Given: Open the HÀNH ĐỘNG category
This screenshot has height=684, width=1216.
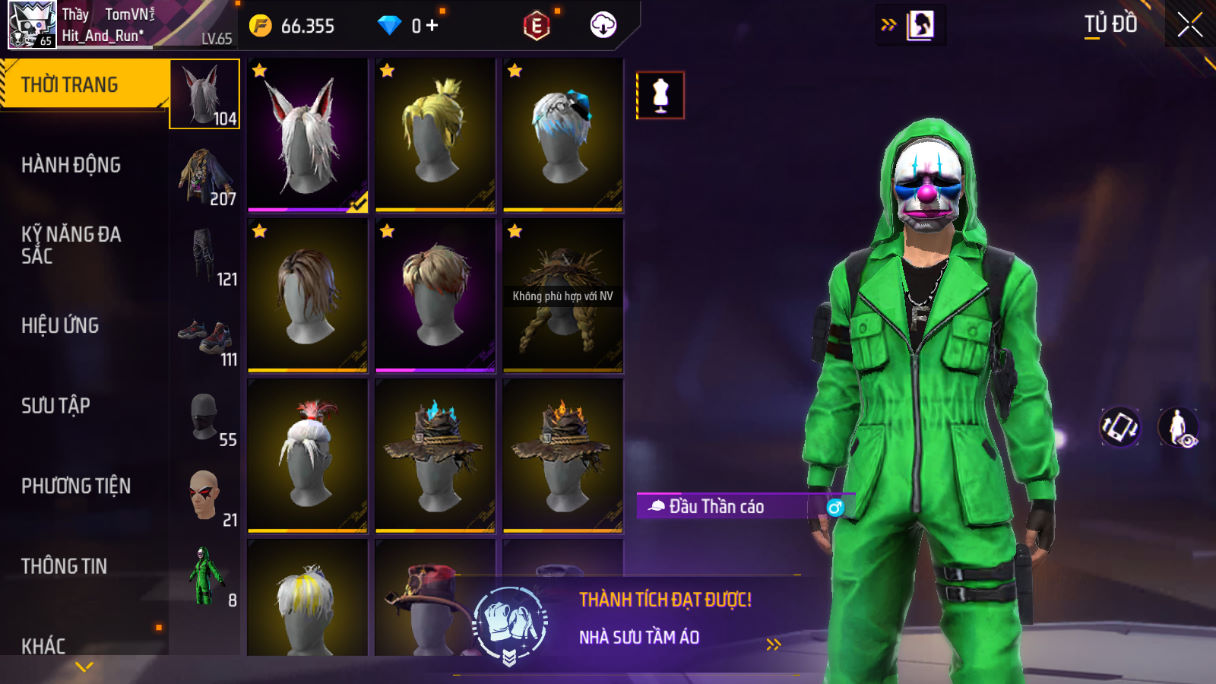Looking at the screenshot, I should (71, 165).
